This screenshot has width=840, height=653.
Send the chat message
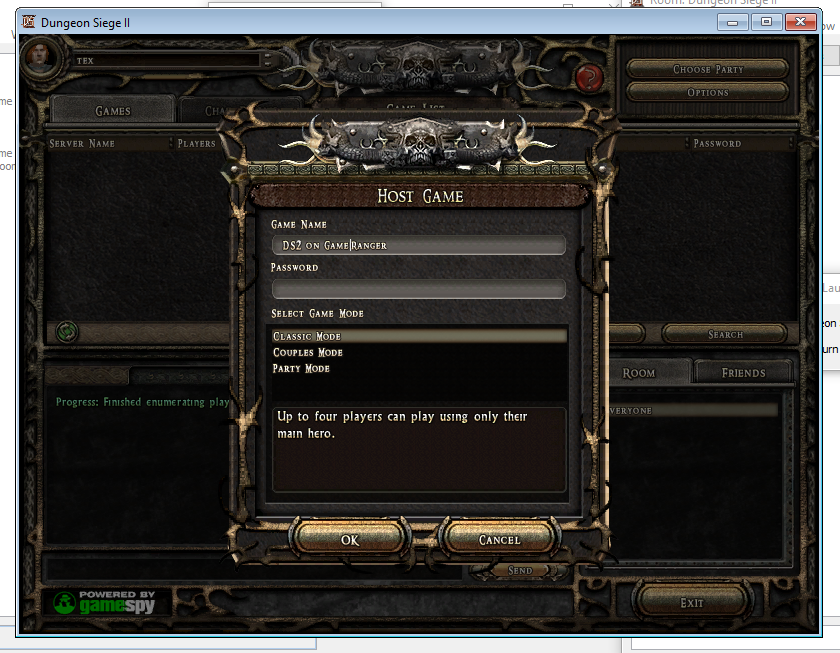[520, 570]
